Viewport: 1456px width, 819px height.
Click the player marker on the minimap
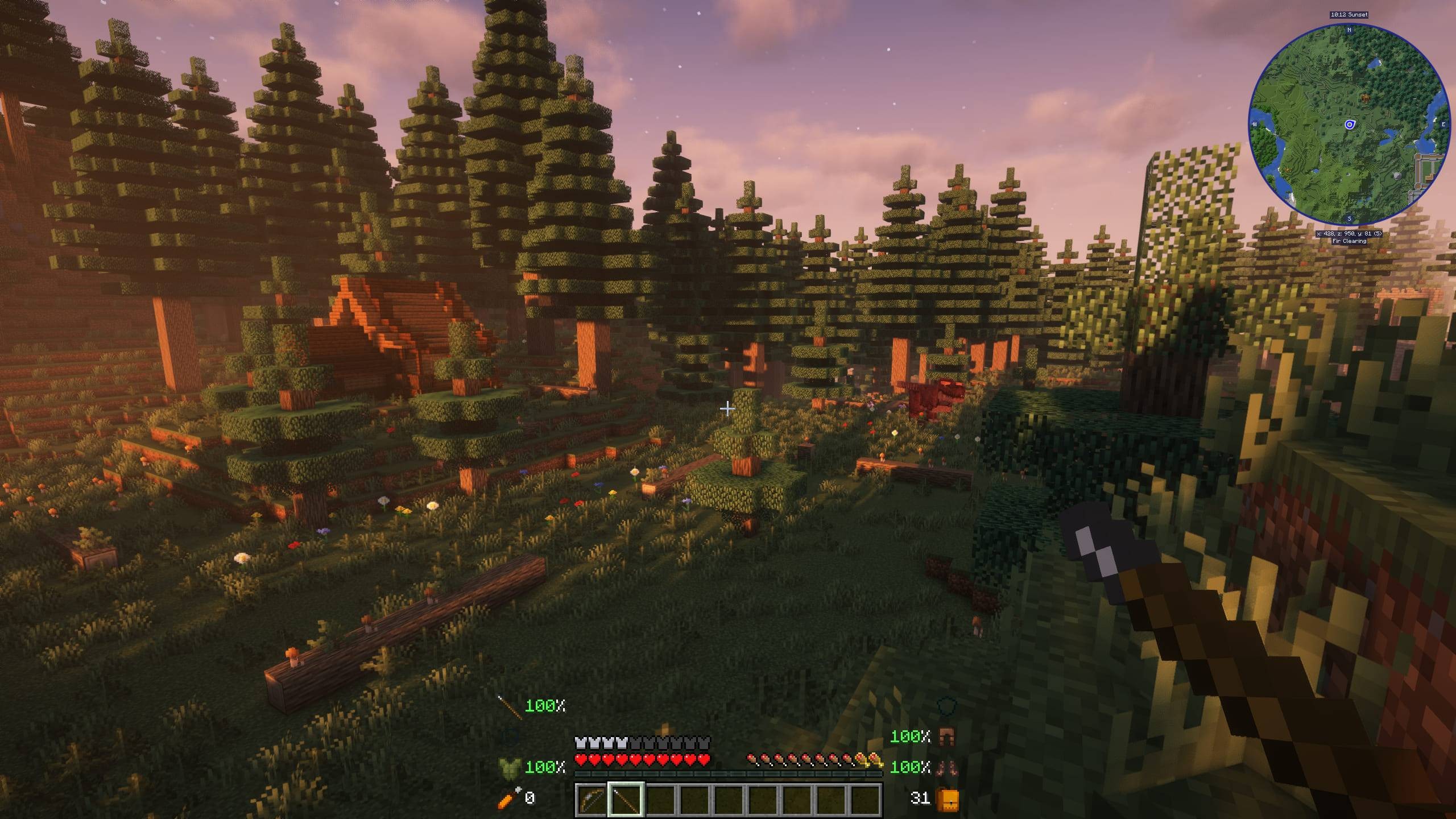(1350, 125)
